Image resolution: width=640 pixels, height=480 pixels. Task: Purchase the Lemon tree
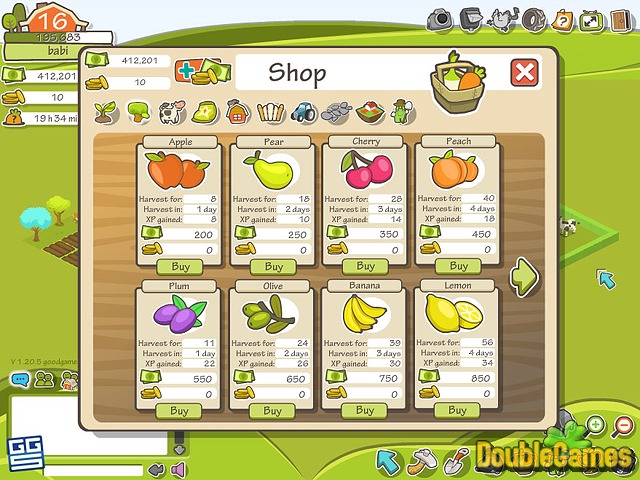pos(457,410)
